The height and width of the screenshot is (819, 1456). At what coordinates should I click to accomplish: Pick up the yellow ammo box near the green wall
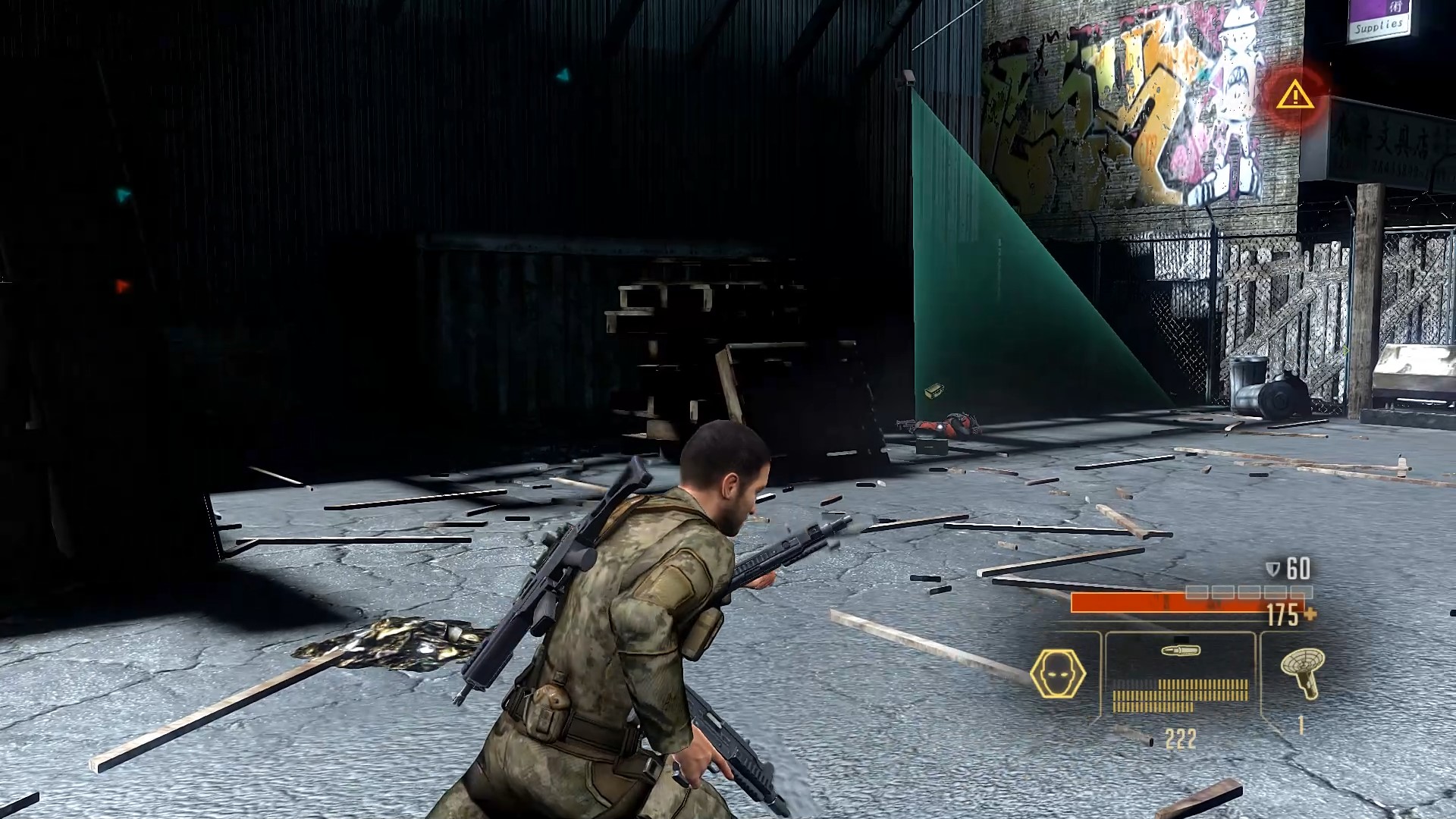point(934,391)
